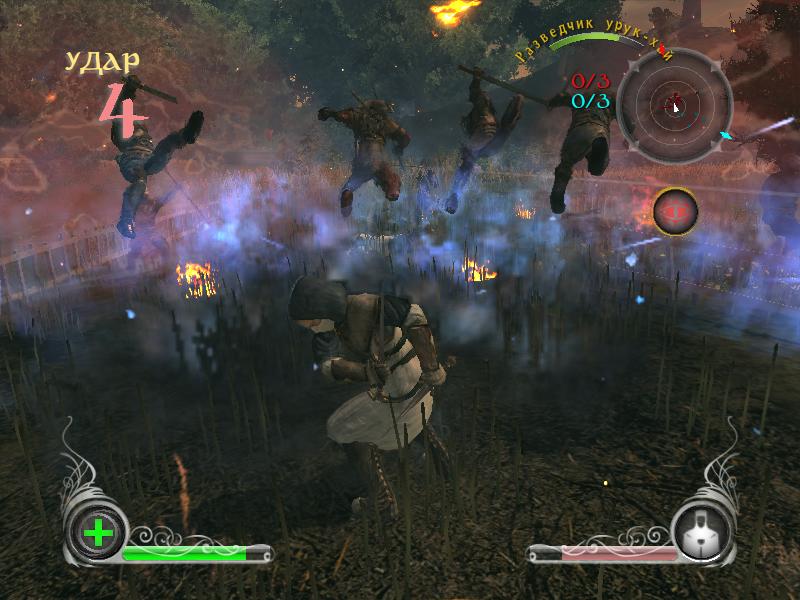The height and width of the screenshot is (600, 800).
Task: Click the green cross health icon
Action: point(98,533)
